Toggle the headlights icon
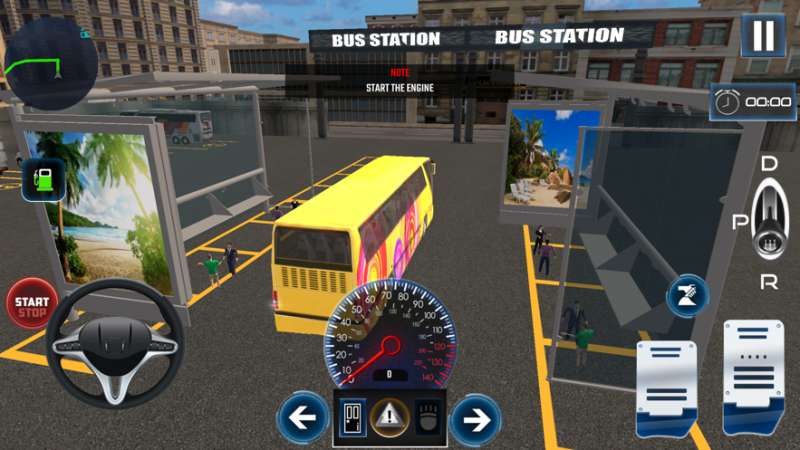This screenshot has height=450, width=800. [427, 417]
